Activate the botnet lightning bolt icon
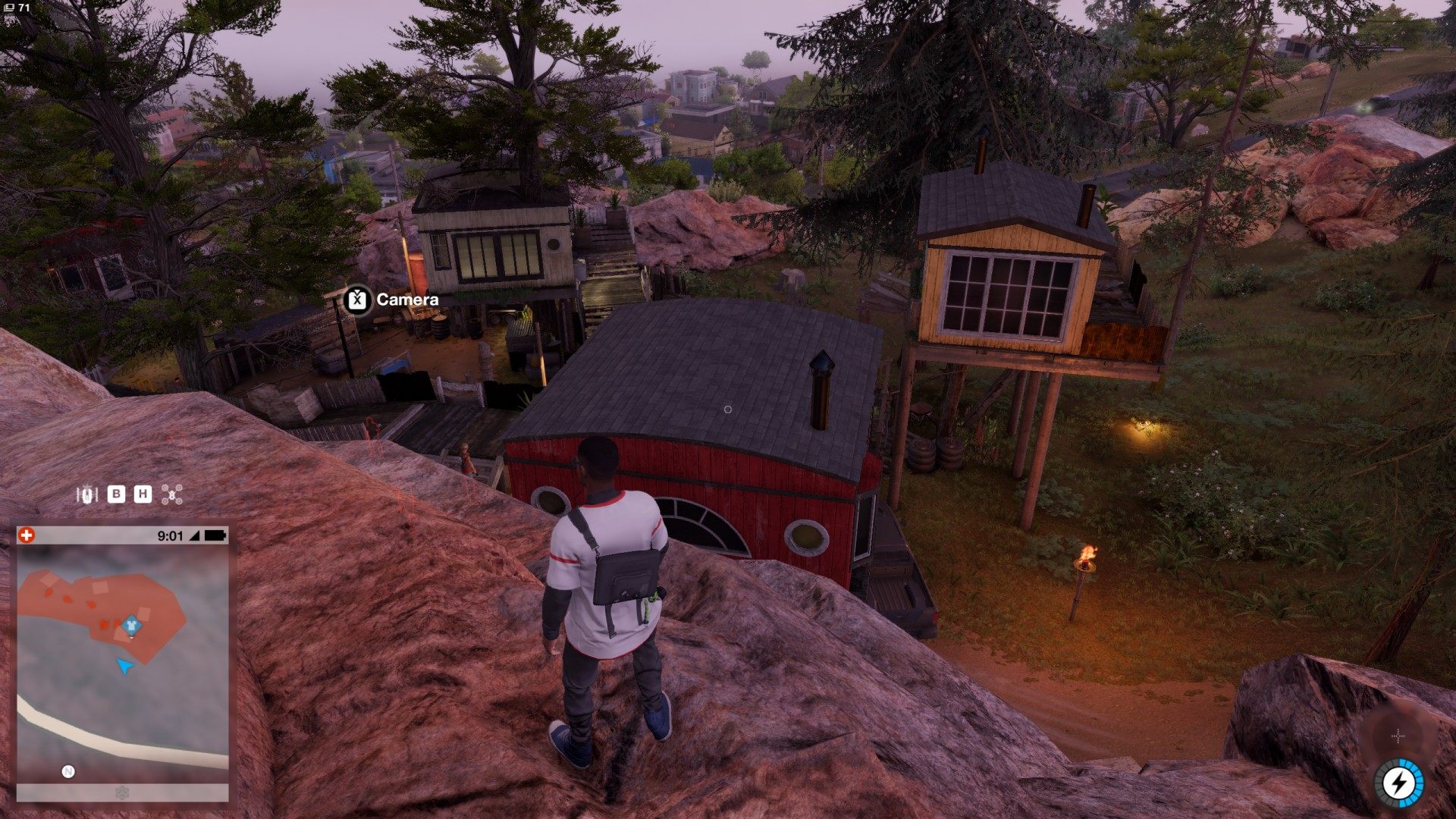Screen dimensions: 1456x819 tap(1400, 783)
